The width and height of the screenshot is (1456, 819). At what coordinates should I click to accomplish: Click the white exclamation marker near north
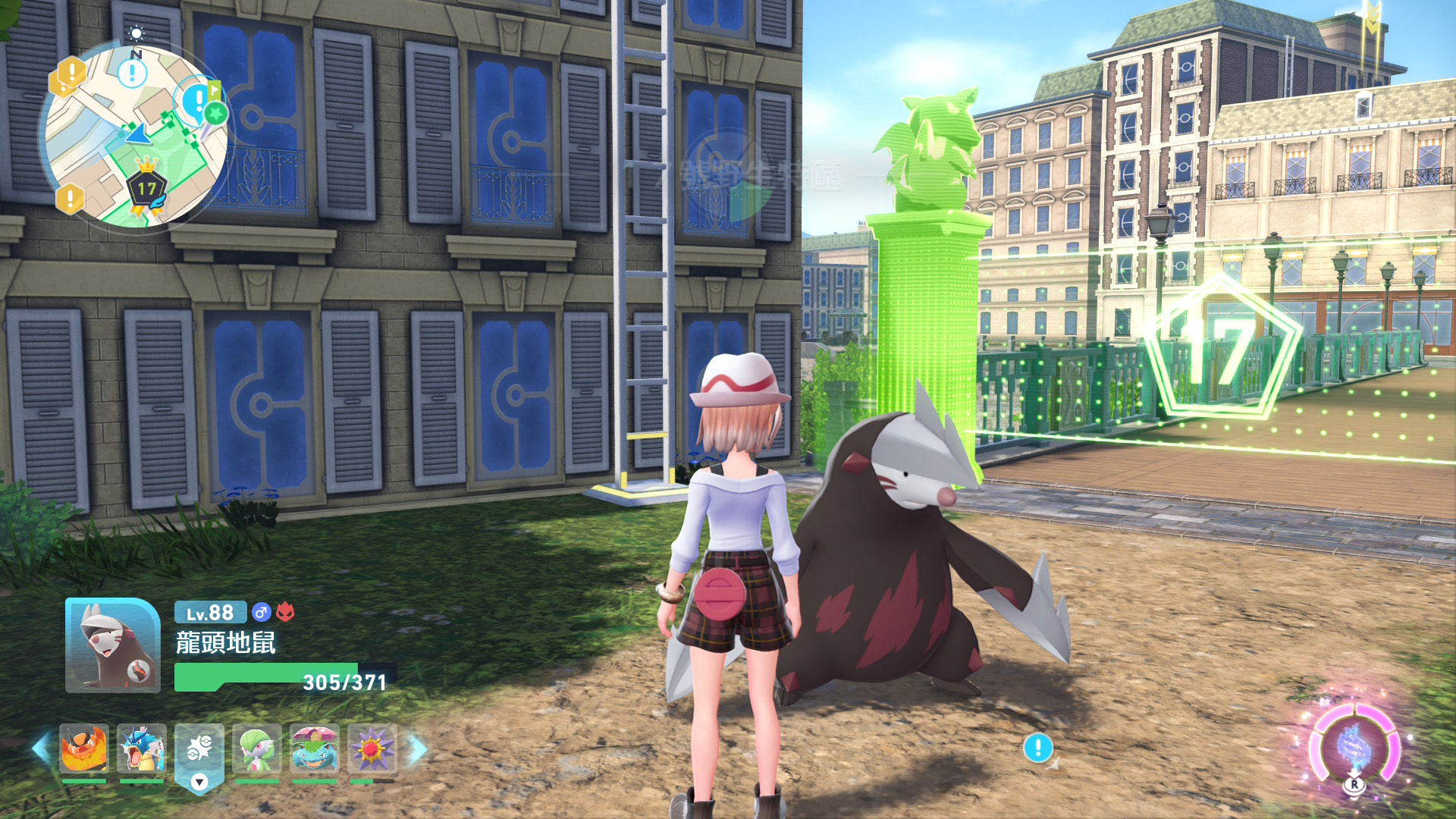[x=132, y=74]
